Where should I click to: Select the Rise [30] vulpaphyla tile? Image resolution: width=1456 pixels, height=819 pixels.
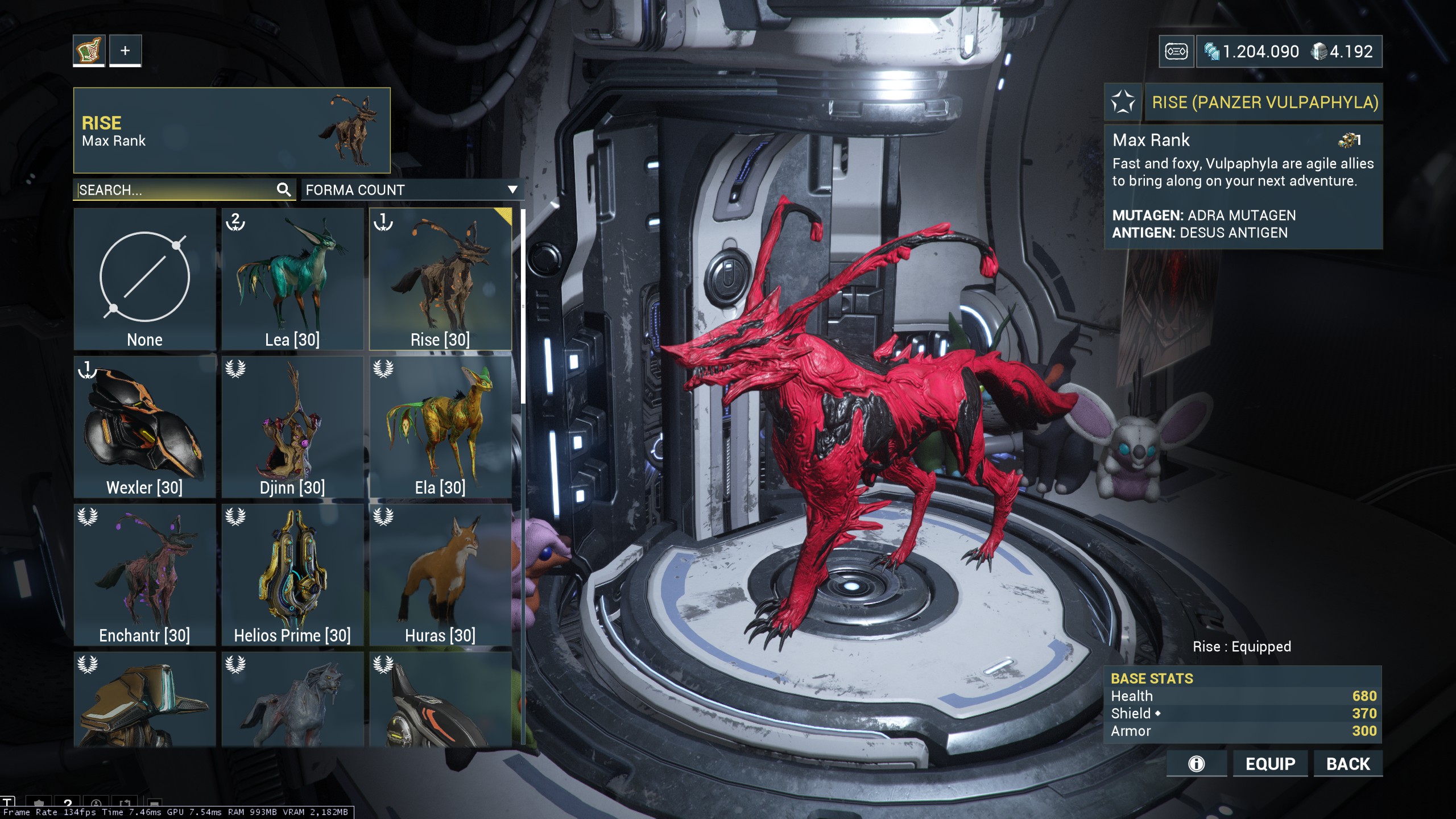(x=440, y=279)
